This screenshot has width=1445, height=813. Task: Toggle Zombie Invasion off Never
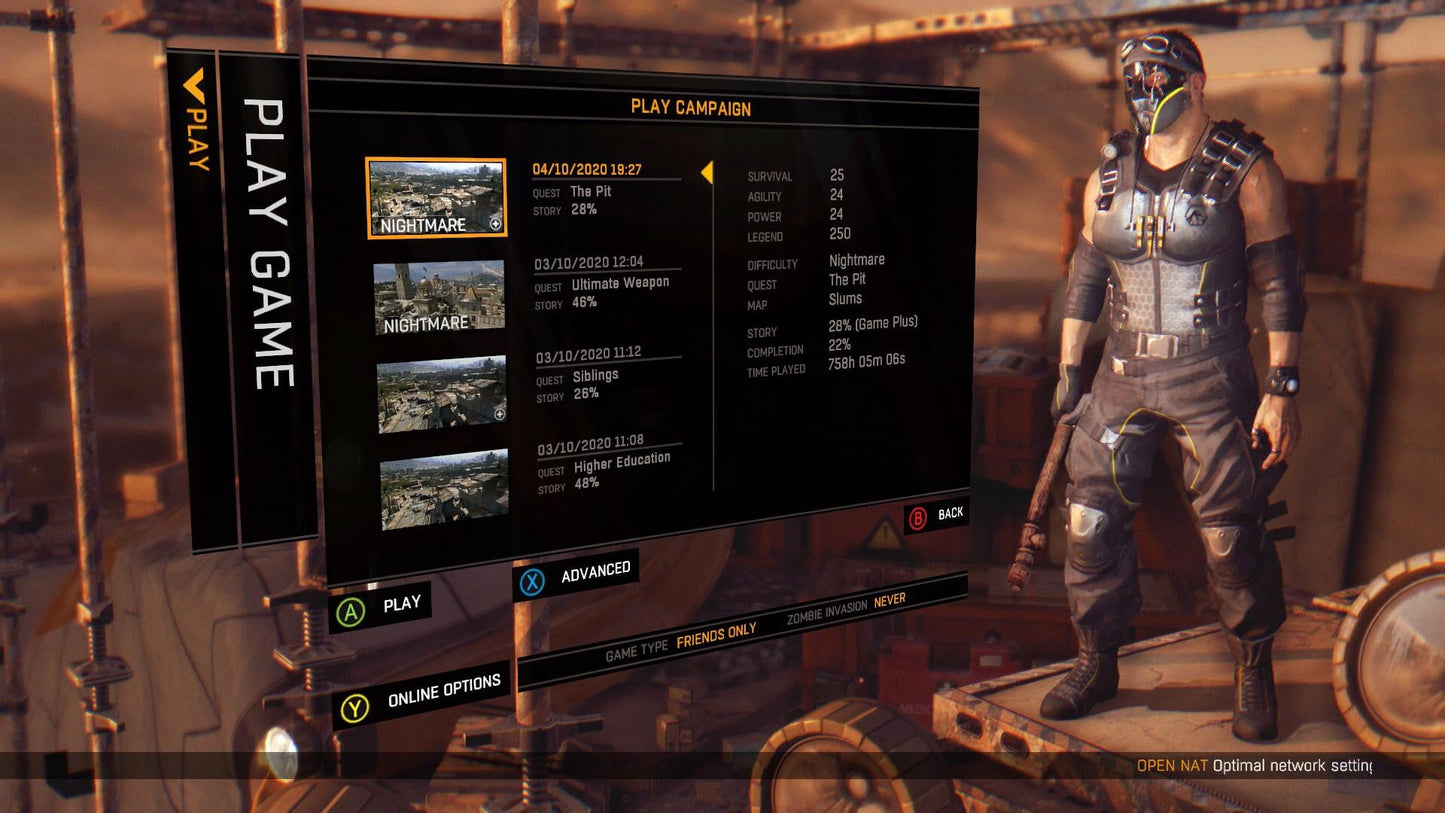point(891,599)
